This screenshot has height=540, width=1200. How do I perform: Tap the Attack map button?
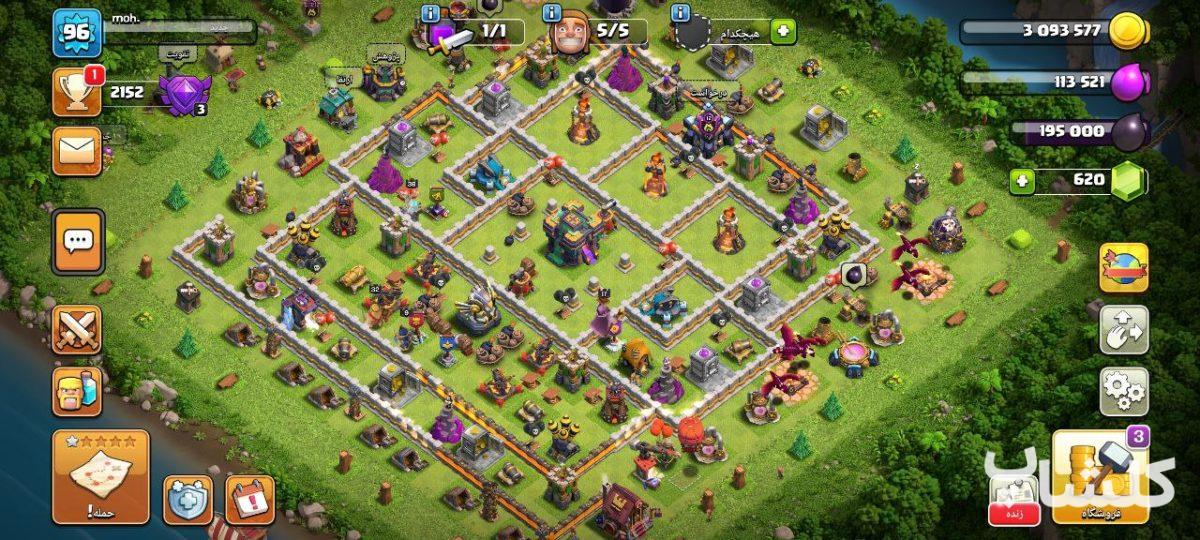pyautogui.click(x=100, y=477)
